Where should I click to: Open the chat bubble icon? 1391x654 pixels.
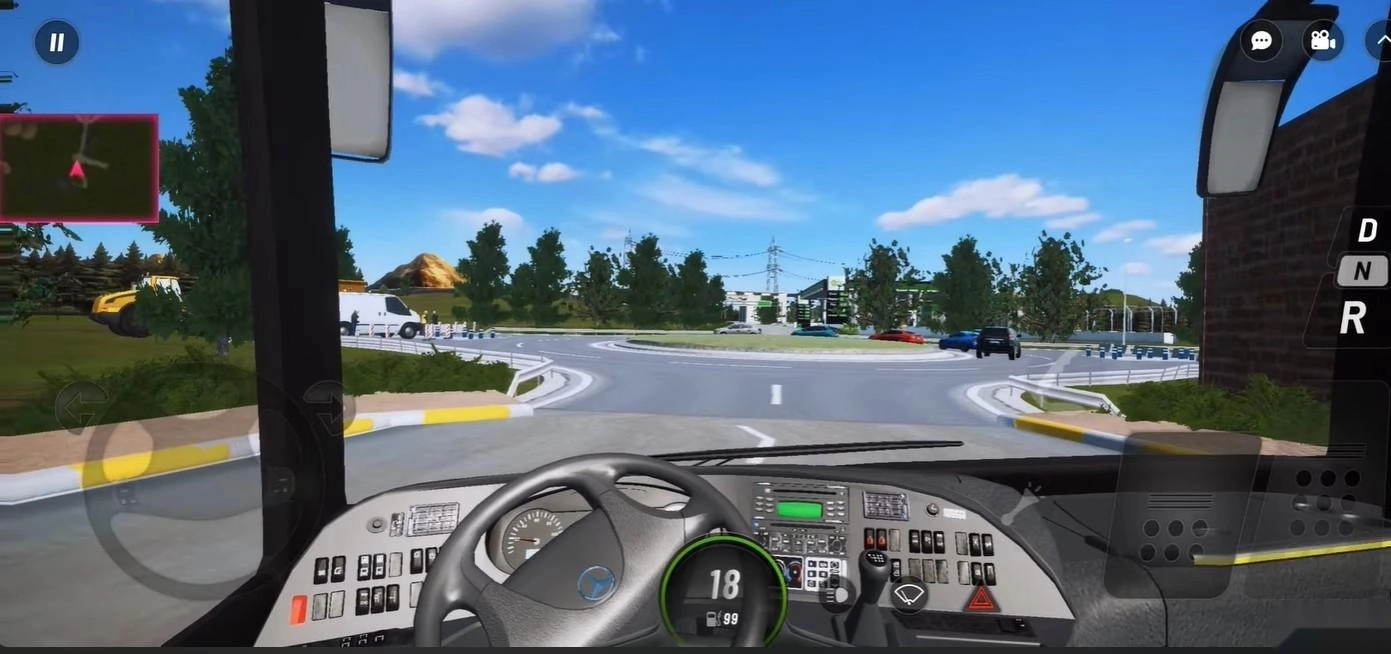pyautogui.click(x=1261, y=41)
